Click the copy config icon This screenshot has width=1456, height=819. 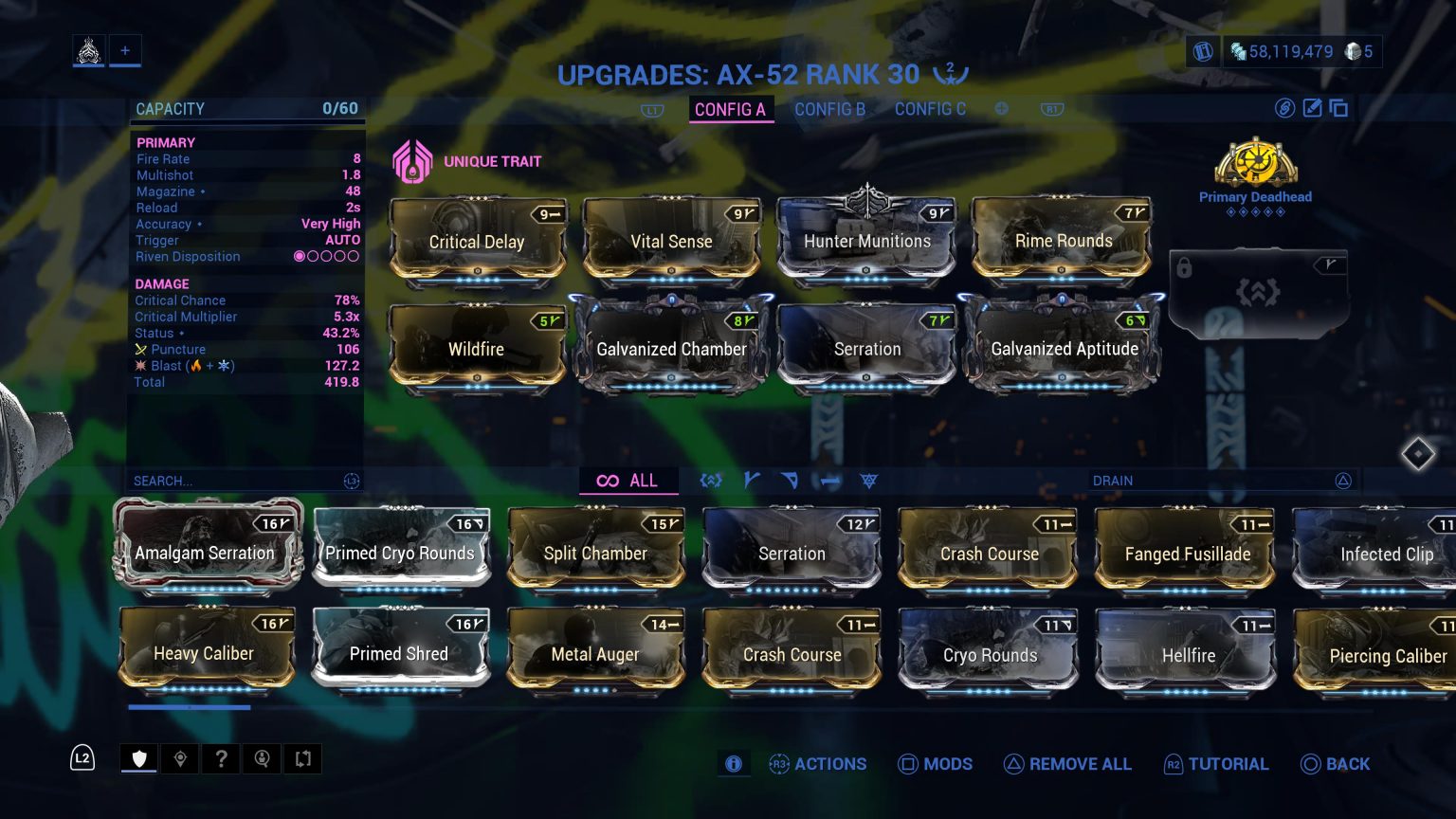1338,109
